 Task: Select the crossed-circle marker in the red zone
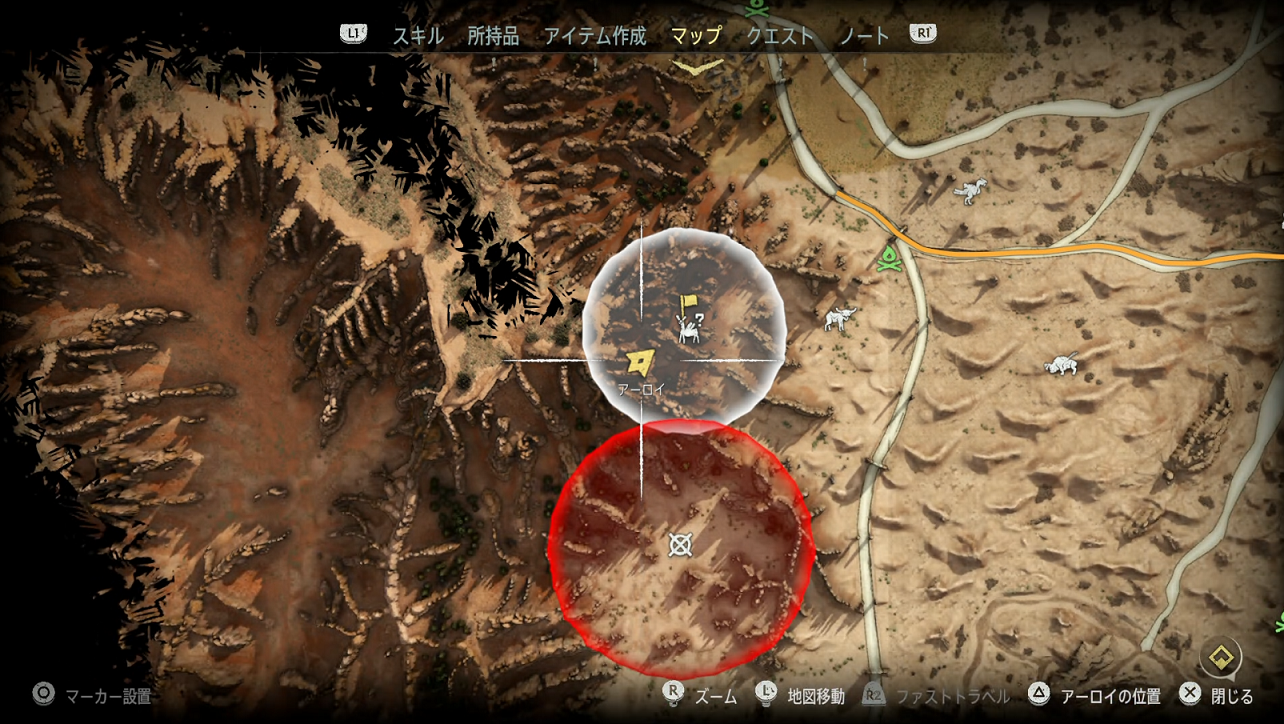point(680,544)
